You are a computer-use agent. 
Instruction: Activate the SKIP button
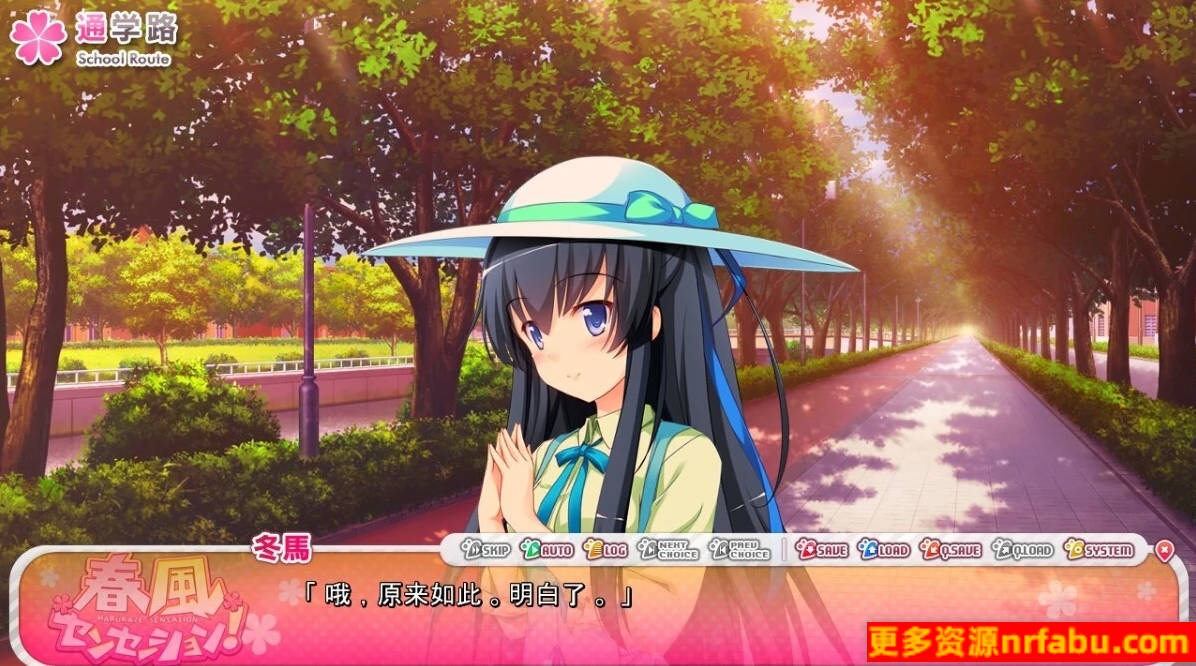point(486,550)
